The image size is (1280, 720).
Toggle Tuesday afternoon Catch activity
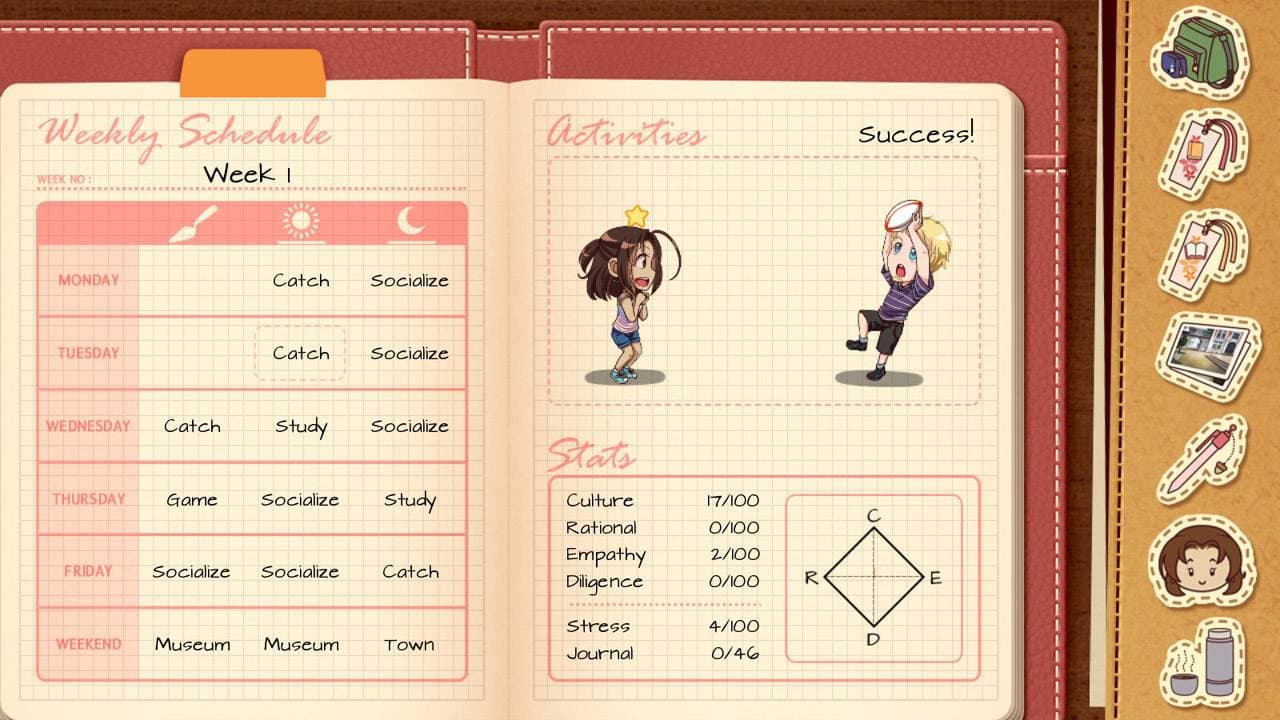(301, 353)
